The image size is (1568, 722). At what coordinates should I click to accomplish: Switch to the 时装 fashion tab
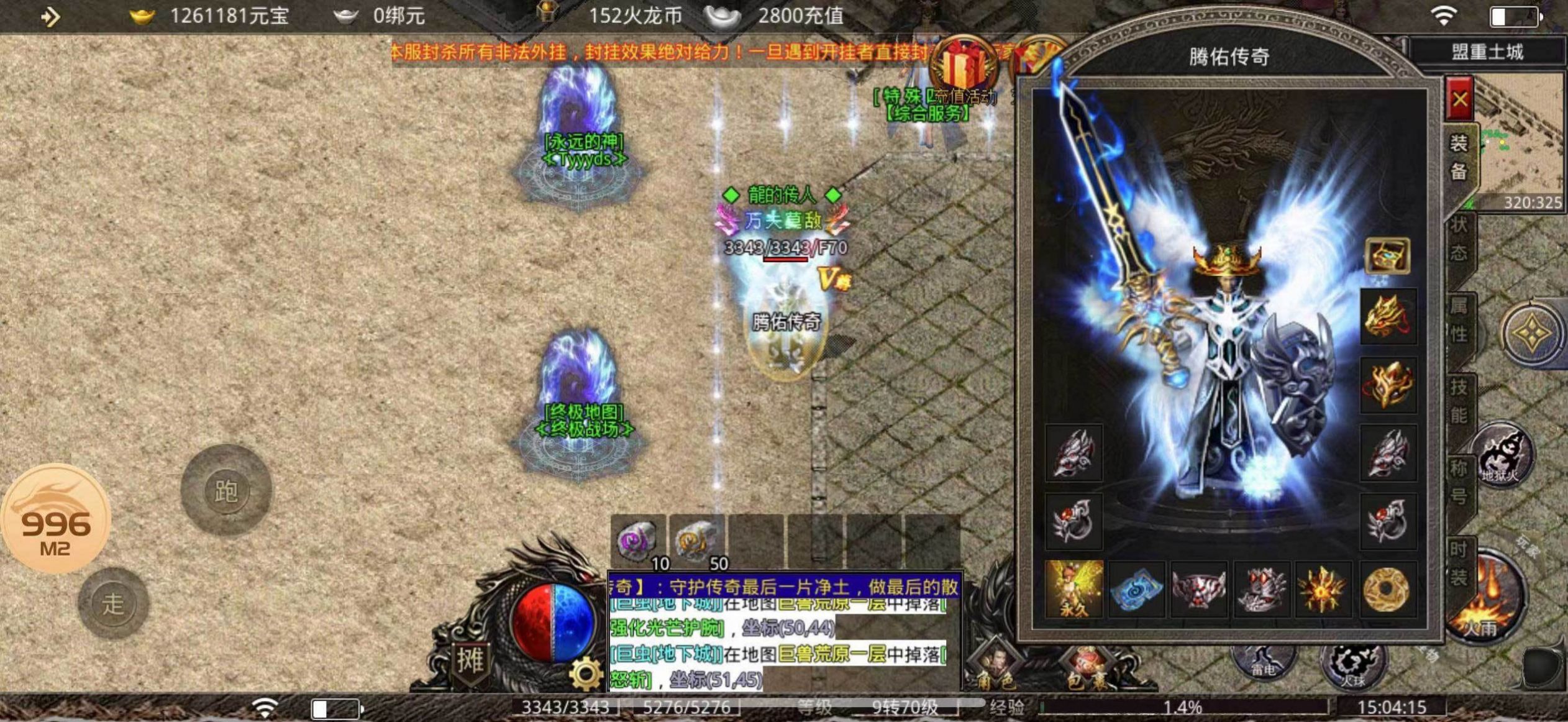pyautogui.click(x=1459, y=563)
